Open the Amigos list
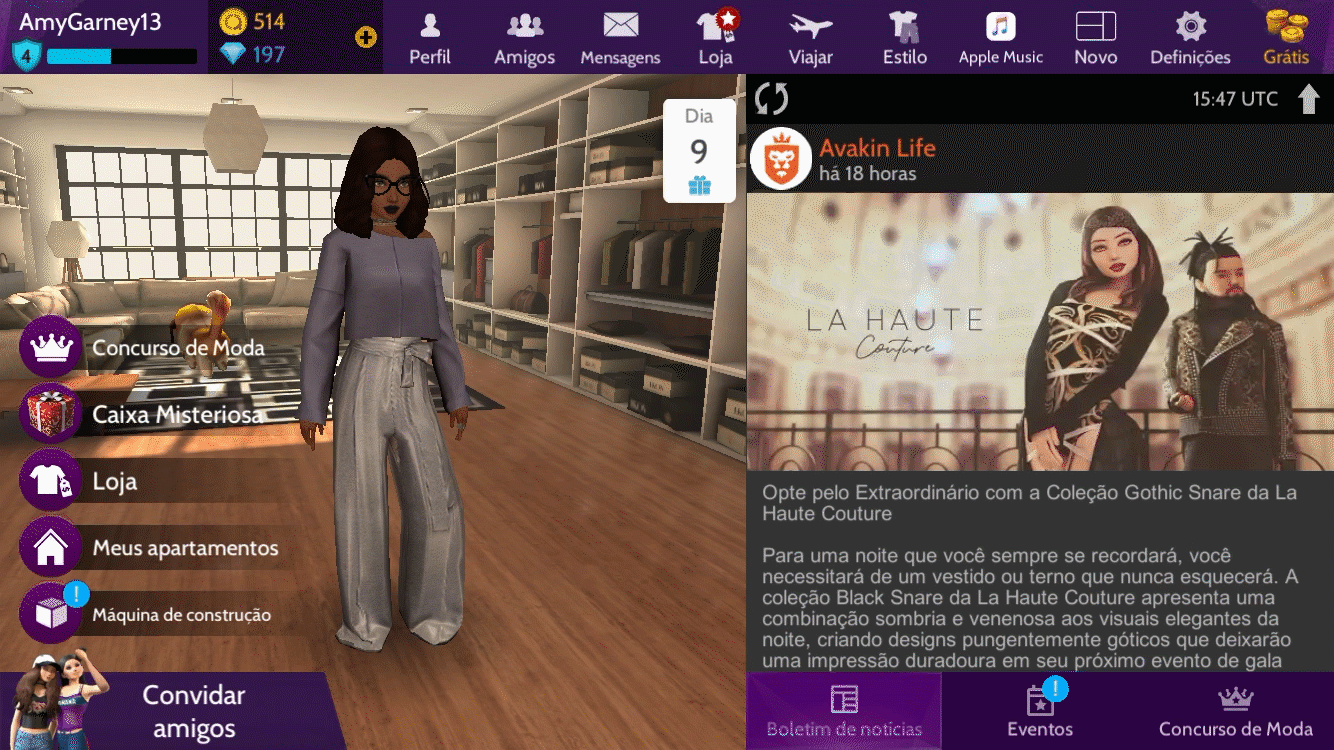Viewport: 1334px width, 750px height. tap(524, 37)
